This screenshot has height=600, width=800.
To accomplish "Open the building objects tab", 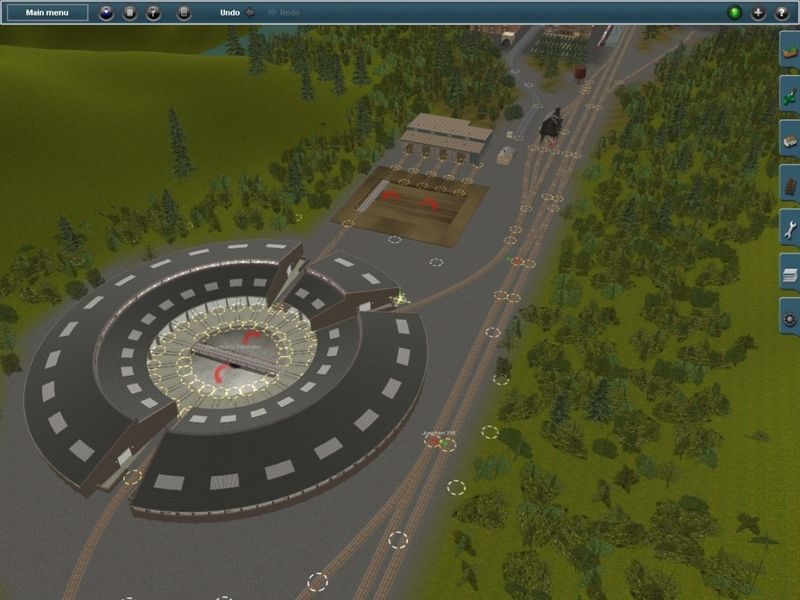I will [x=789, y=139].
